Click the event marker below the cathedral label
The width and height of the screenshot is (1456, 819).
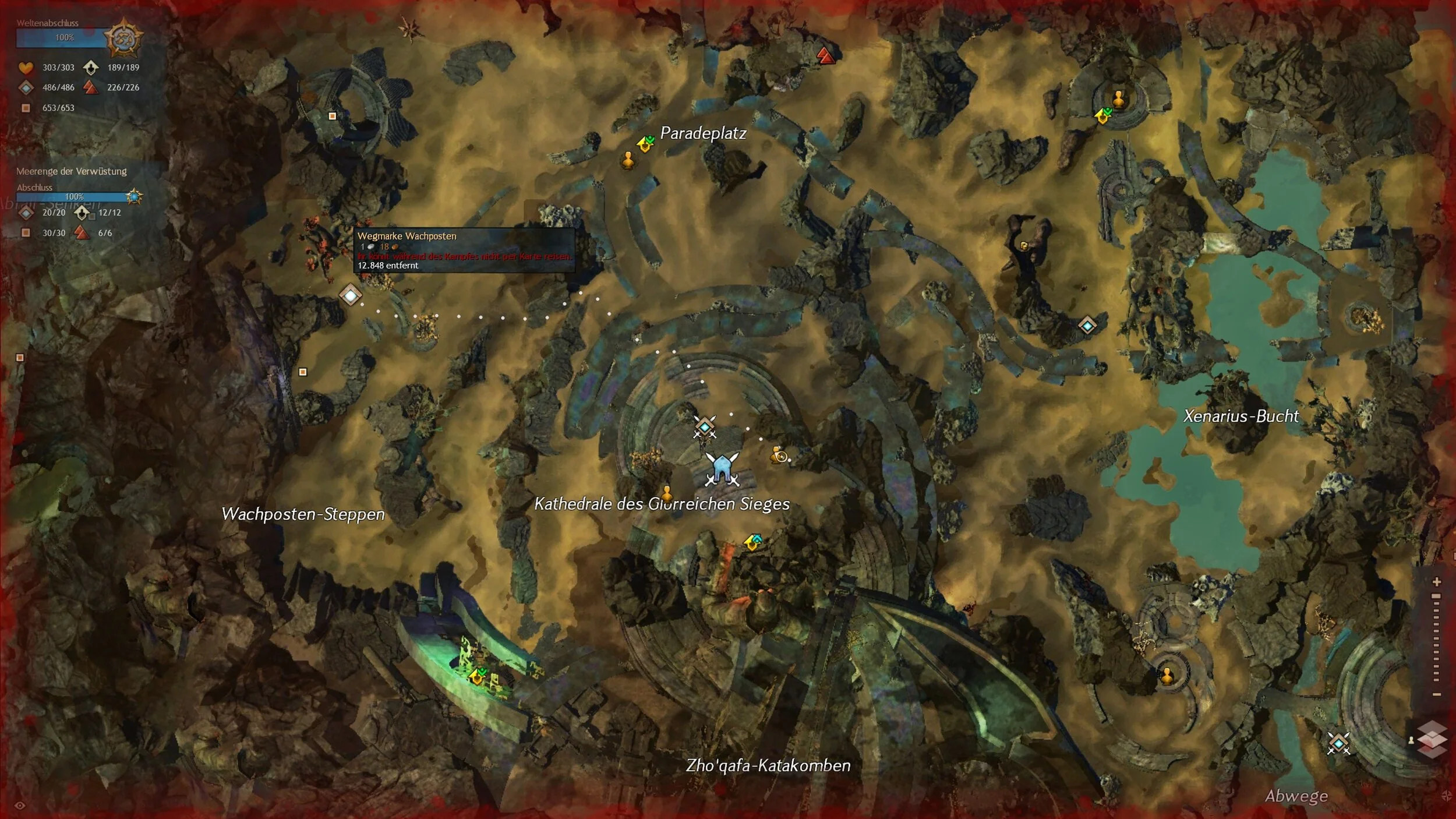coord(753,542)
